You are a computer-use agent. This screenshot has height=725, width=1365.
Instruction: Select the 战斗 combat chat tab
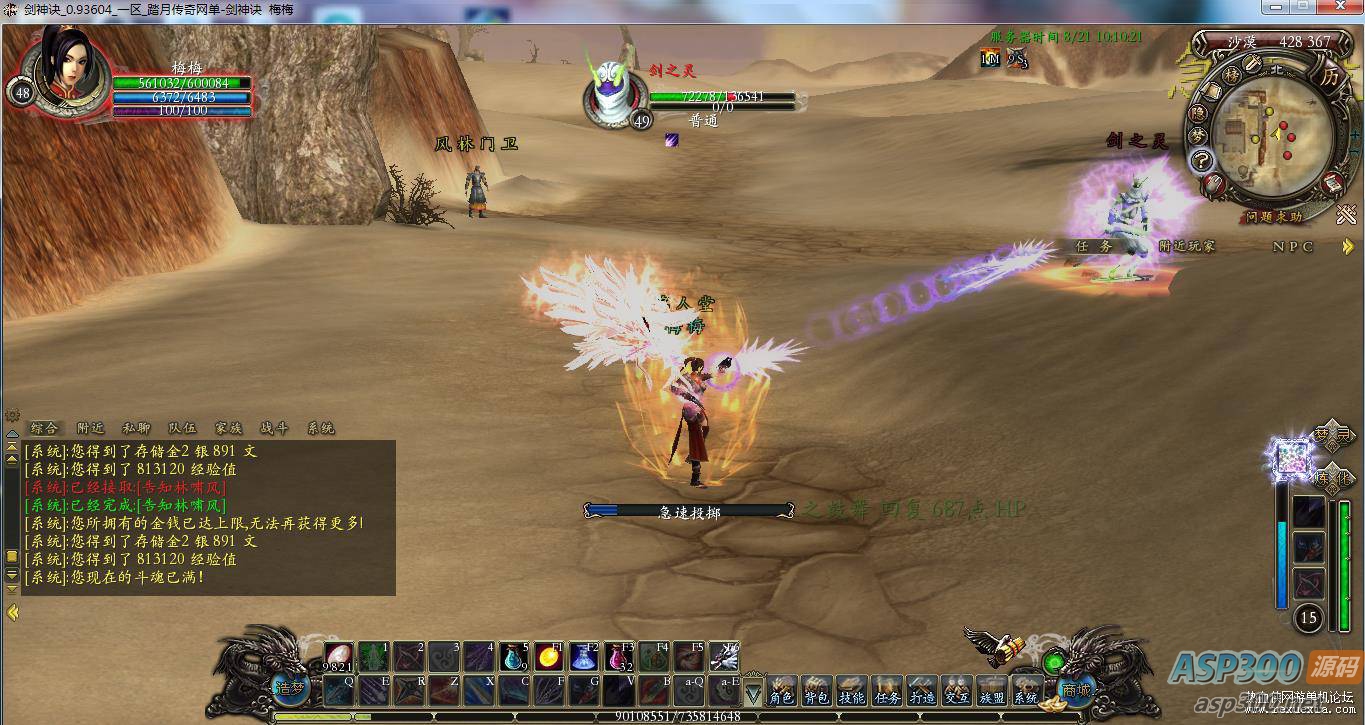(274, 428)
